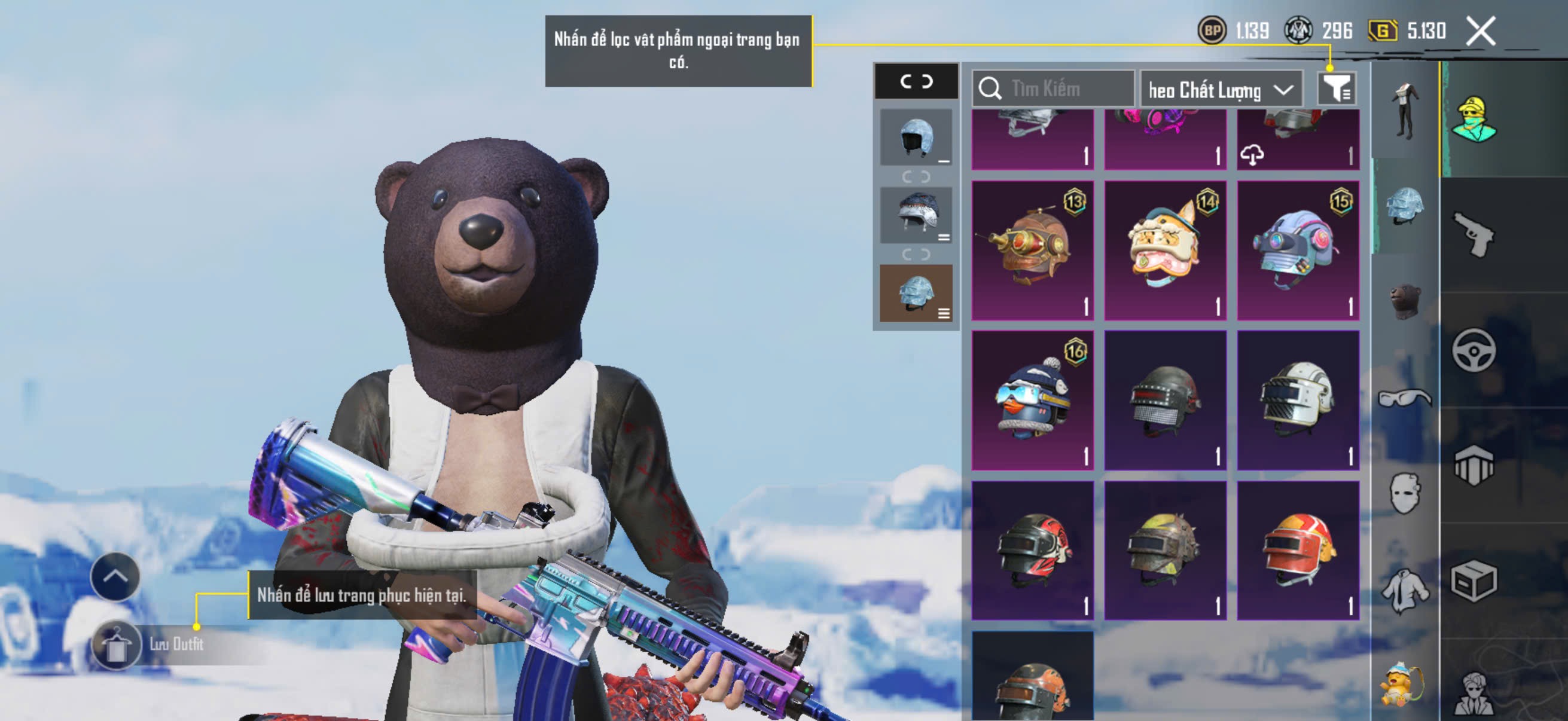Image resolution: width=1568 pixels, height=721 pixels.
Task: Open the inventory filter button
Action: (1335, 90)
